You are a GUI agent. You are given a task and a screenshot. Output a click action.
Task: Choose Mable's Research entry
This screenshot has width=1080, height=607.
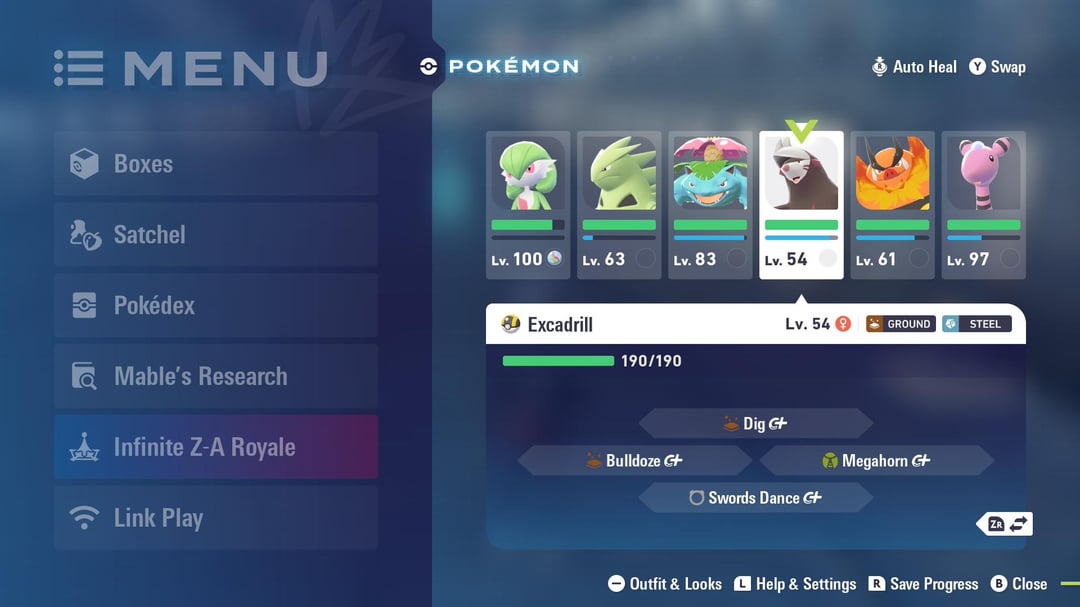(x=216, y=377)
